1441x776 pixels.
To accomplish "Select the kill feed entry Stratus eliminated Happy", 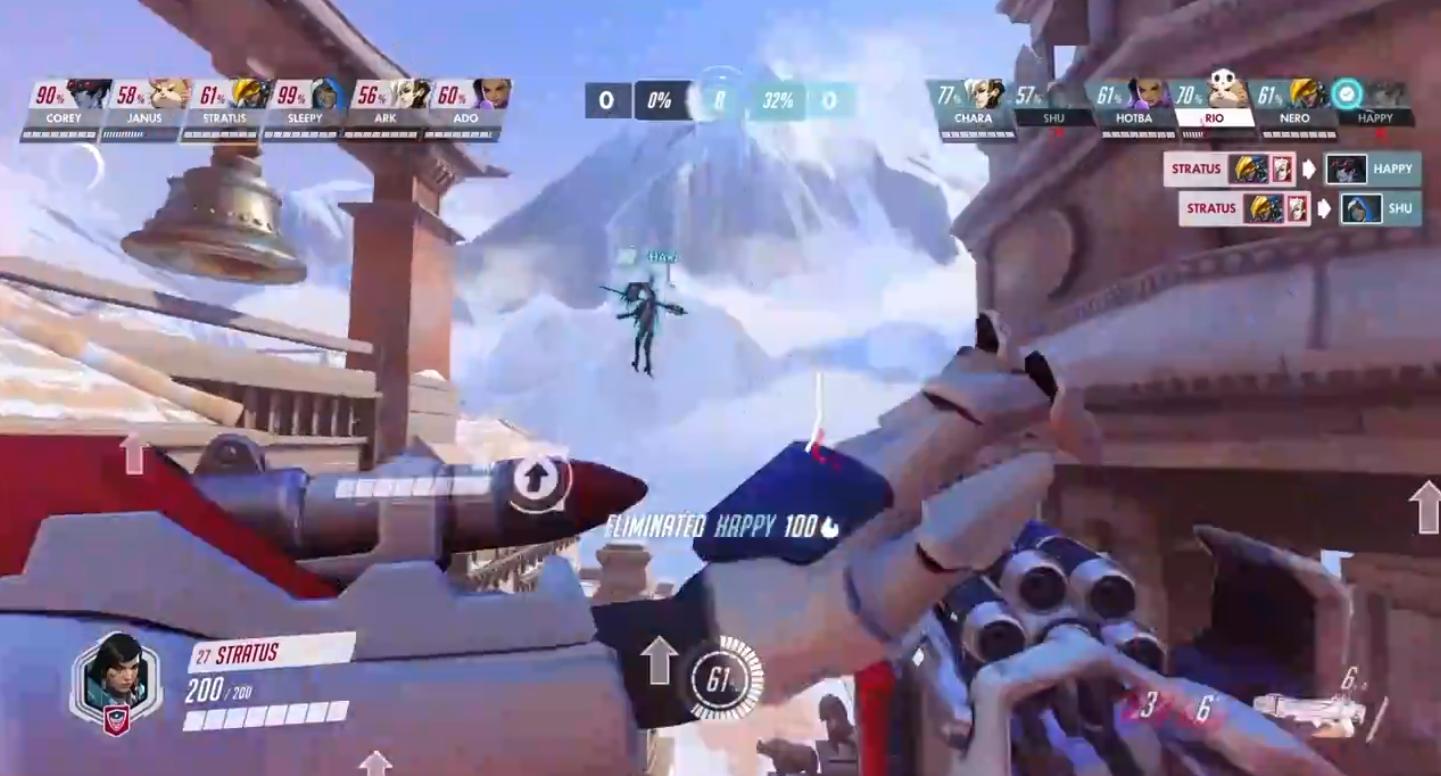I will [x=1292, y=169].
